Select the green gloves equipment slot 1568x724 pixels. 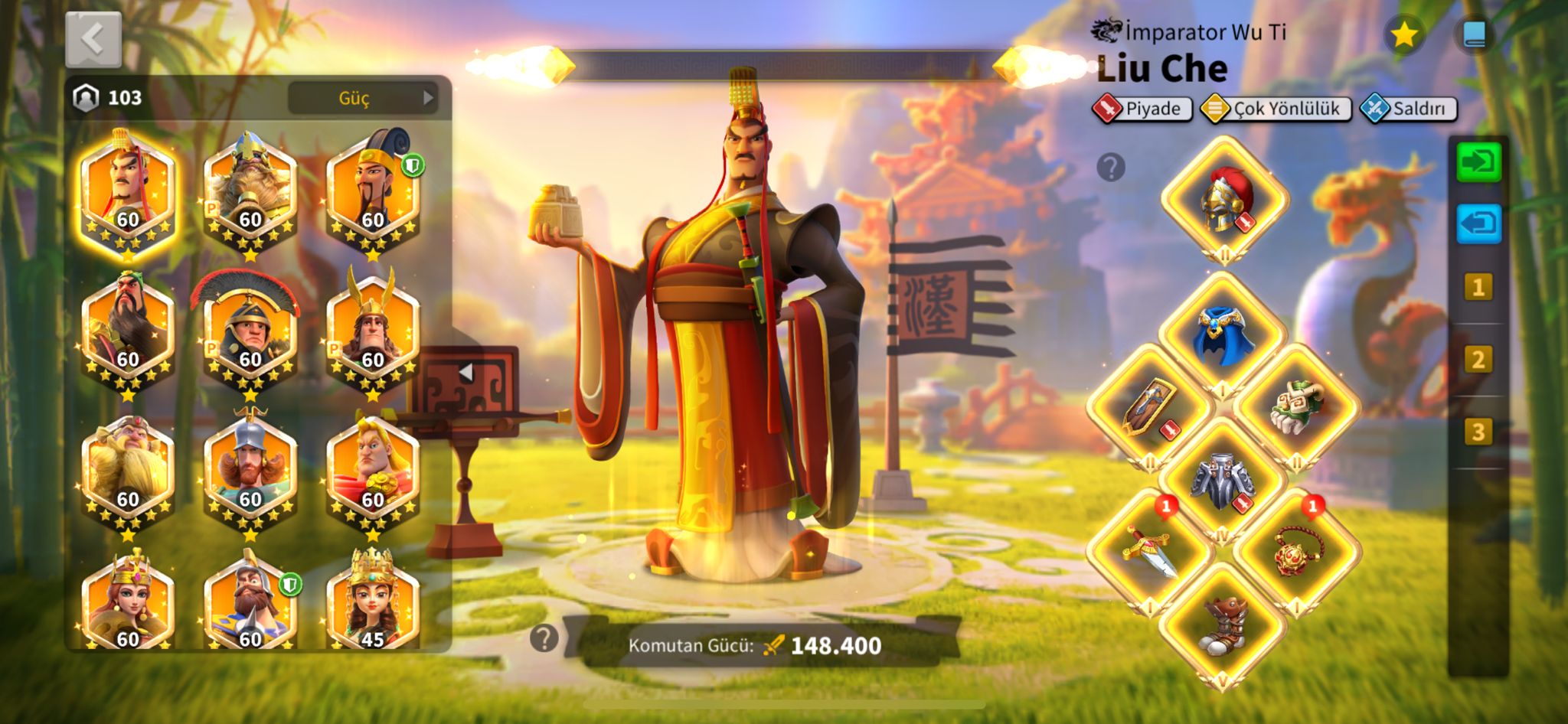(x=1296, y=407)
